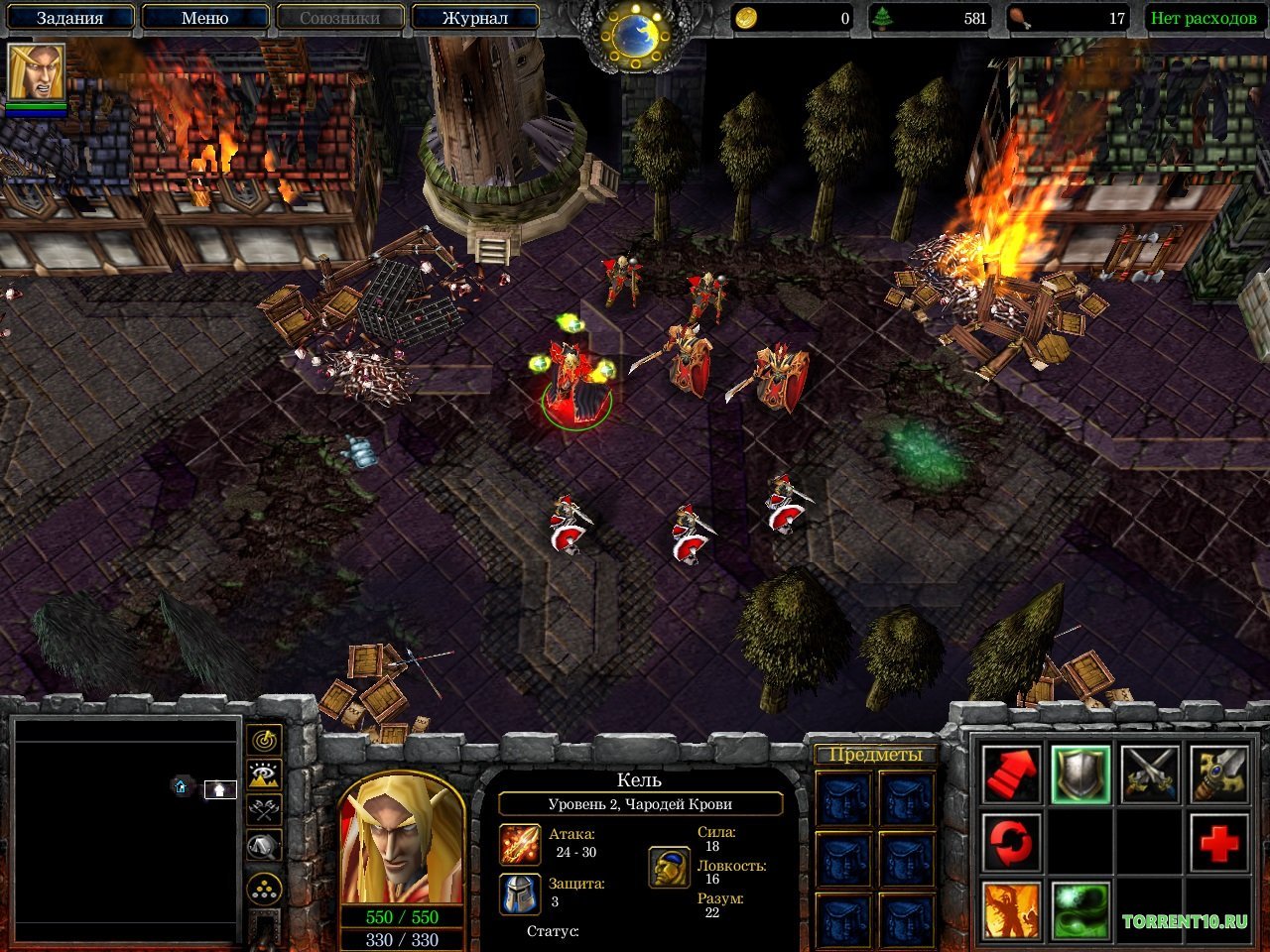Select the shield Stop command
Screen dimensions: 1270x952
(x=1080, y=774)
